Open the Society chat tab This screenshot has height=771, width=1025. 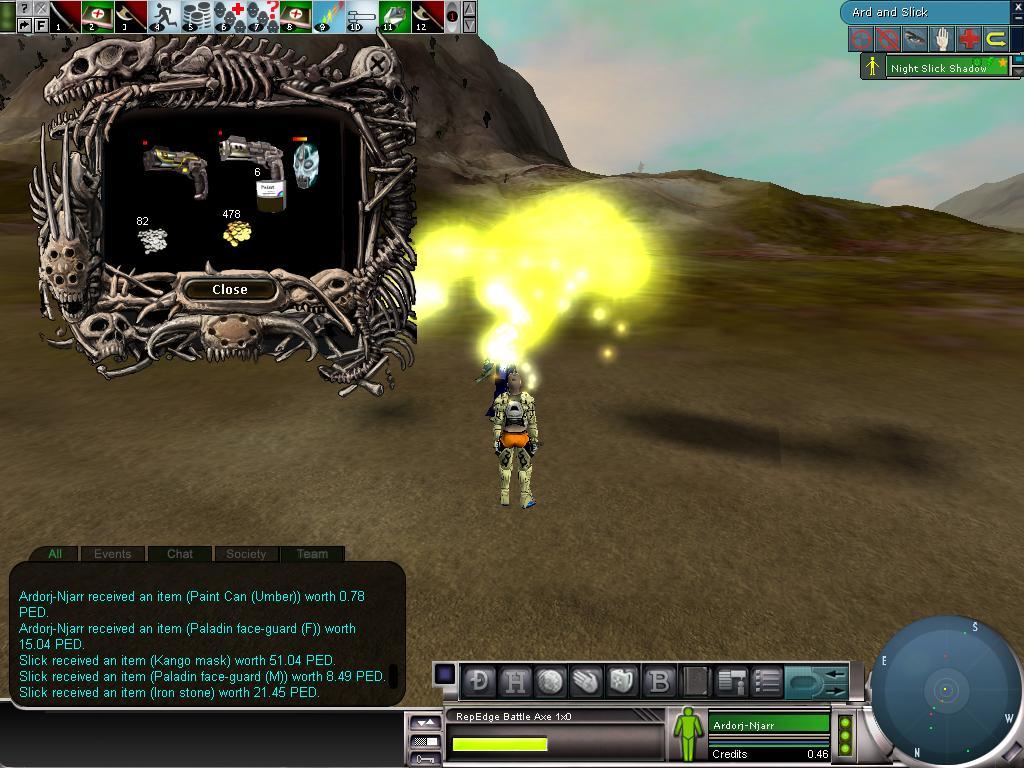coord(246,553)
